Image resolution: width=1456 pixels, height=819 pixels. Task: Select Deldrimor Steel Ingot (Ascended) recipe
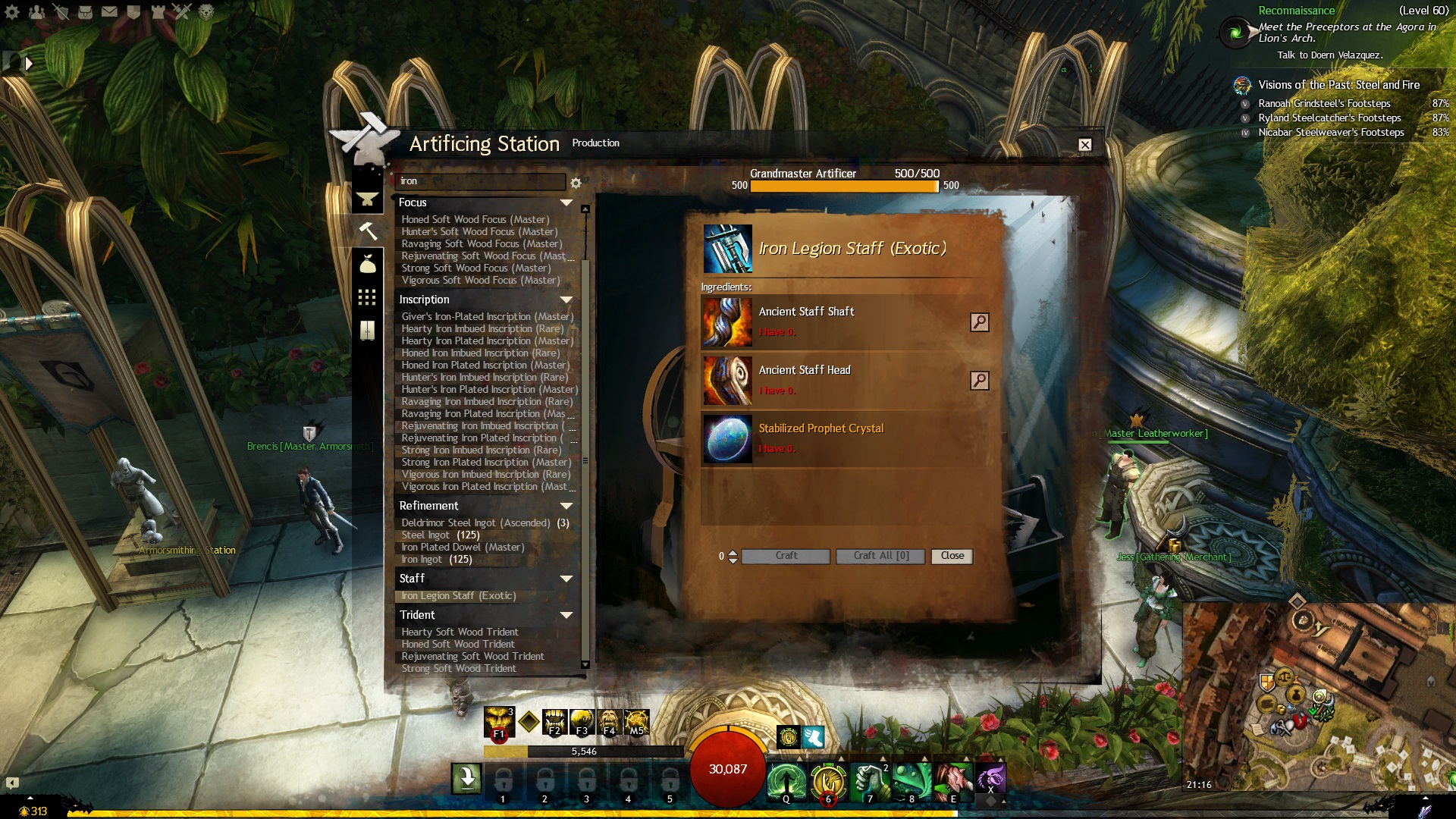(x=475, y=523)
